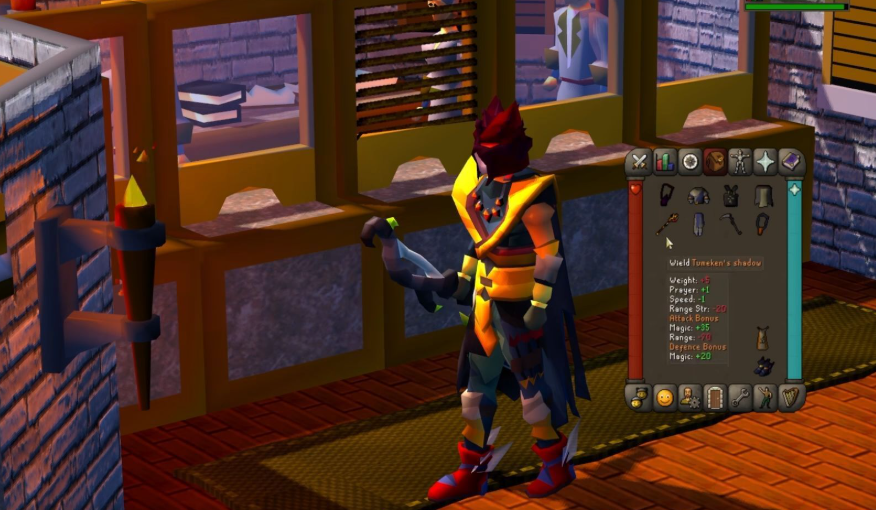Switch to the Emotes tab
The height and width of the screenshot is (510, 876).
pyautogui.click(x=766, y=397)
